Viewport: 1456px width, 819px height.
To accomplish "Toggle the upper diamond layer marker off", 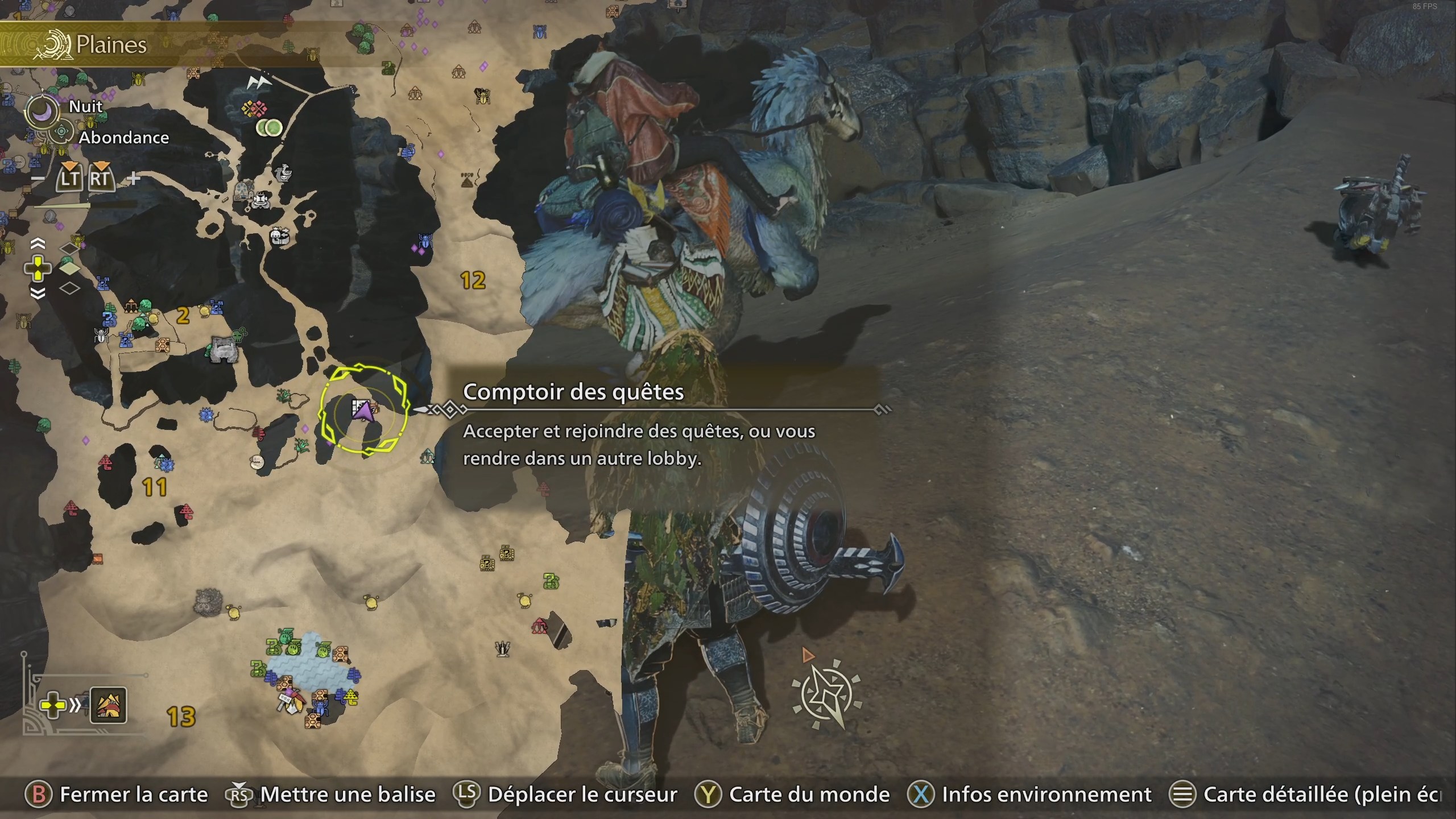I will coord(68,248).
